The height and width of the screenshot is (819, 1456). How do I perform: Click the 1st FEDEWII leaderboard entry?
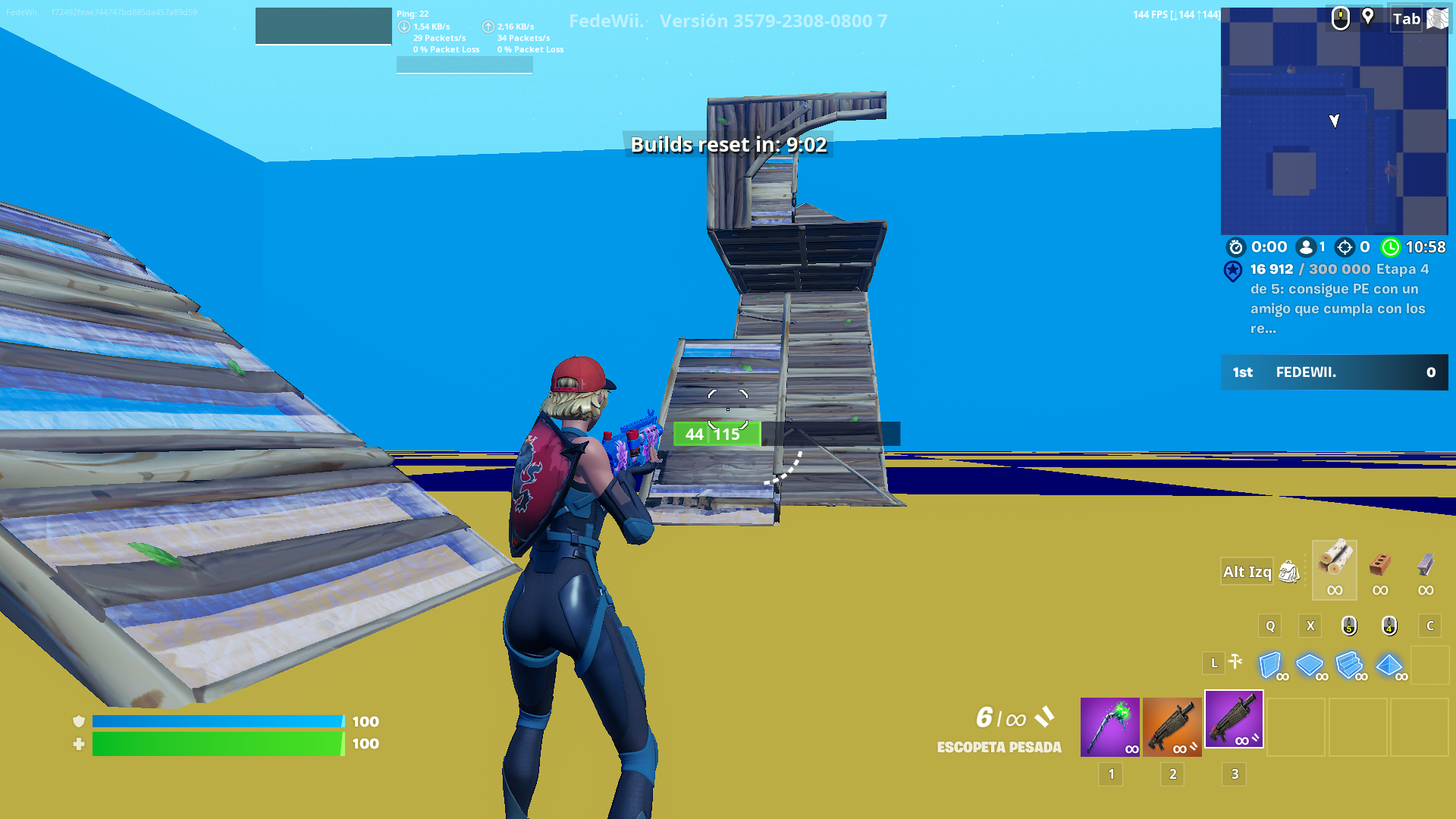1333,372
